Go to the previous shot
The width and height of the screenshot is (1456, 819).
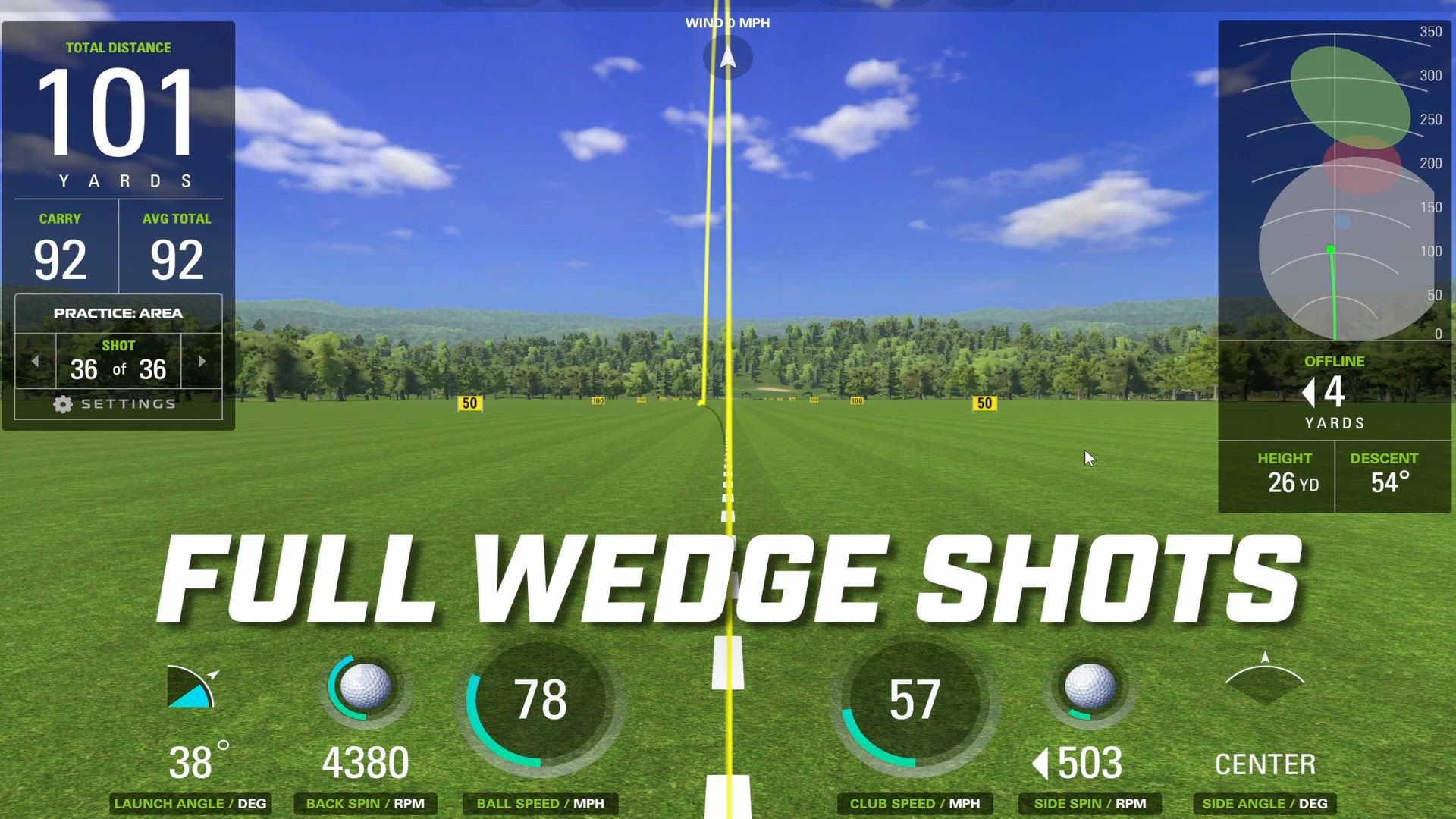point(35,362)
